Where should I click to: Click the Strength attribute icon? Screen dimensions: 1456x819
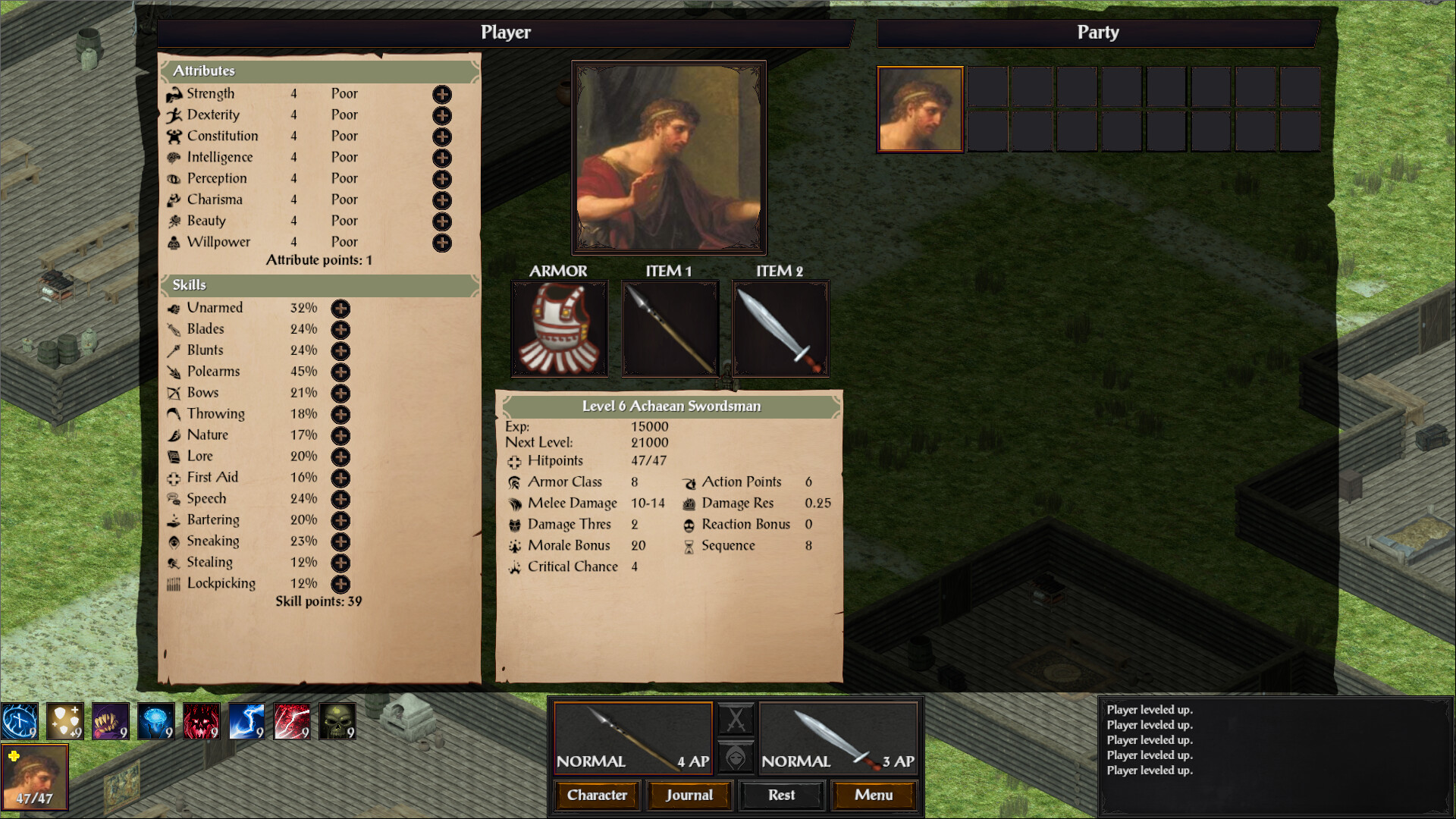tap(173, 93)
